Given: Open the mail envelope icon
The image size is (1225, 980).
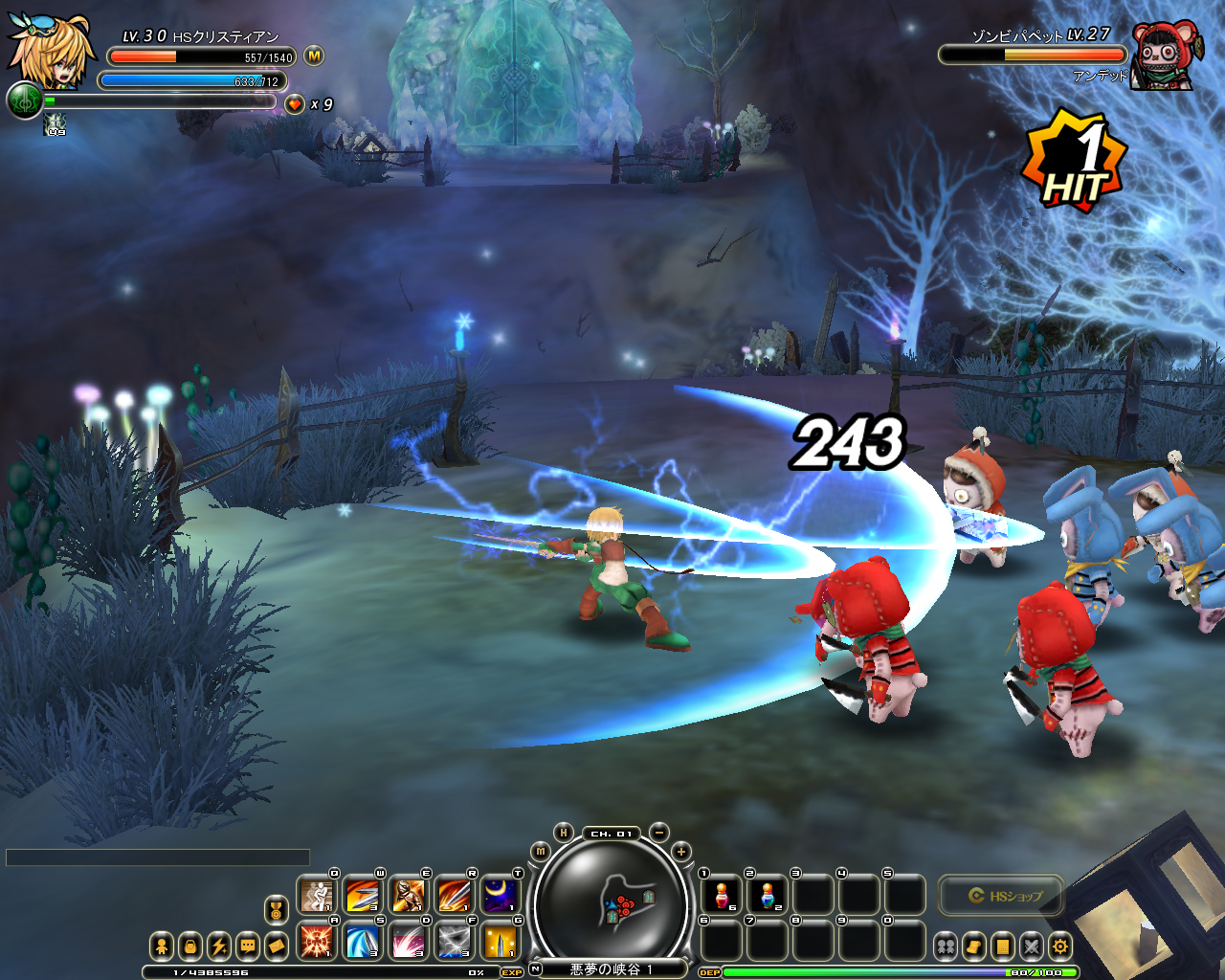Looking at the screenshot, I should point(277,947).
